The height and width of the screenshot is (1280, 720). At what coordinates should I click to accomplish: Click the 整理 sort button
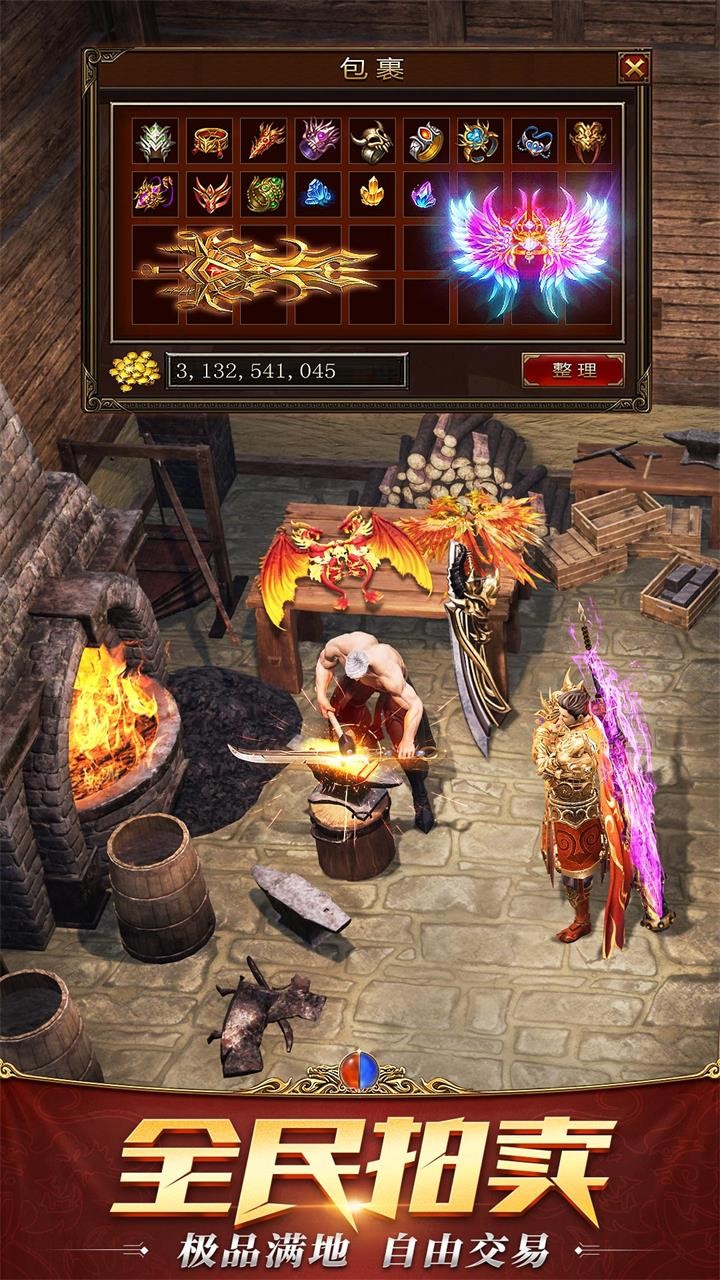tap(573, 370)
